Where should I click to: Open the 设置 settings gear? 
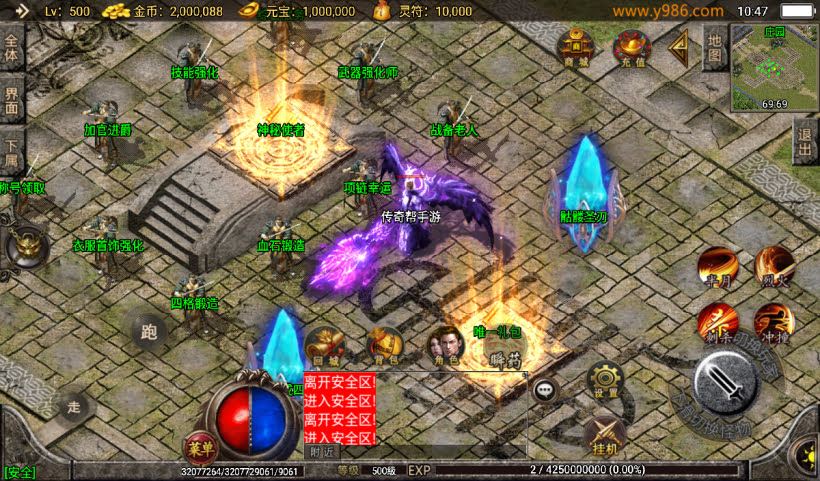pos(606,380)
